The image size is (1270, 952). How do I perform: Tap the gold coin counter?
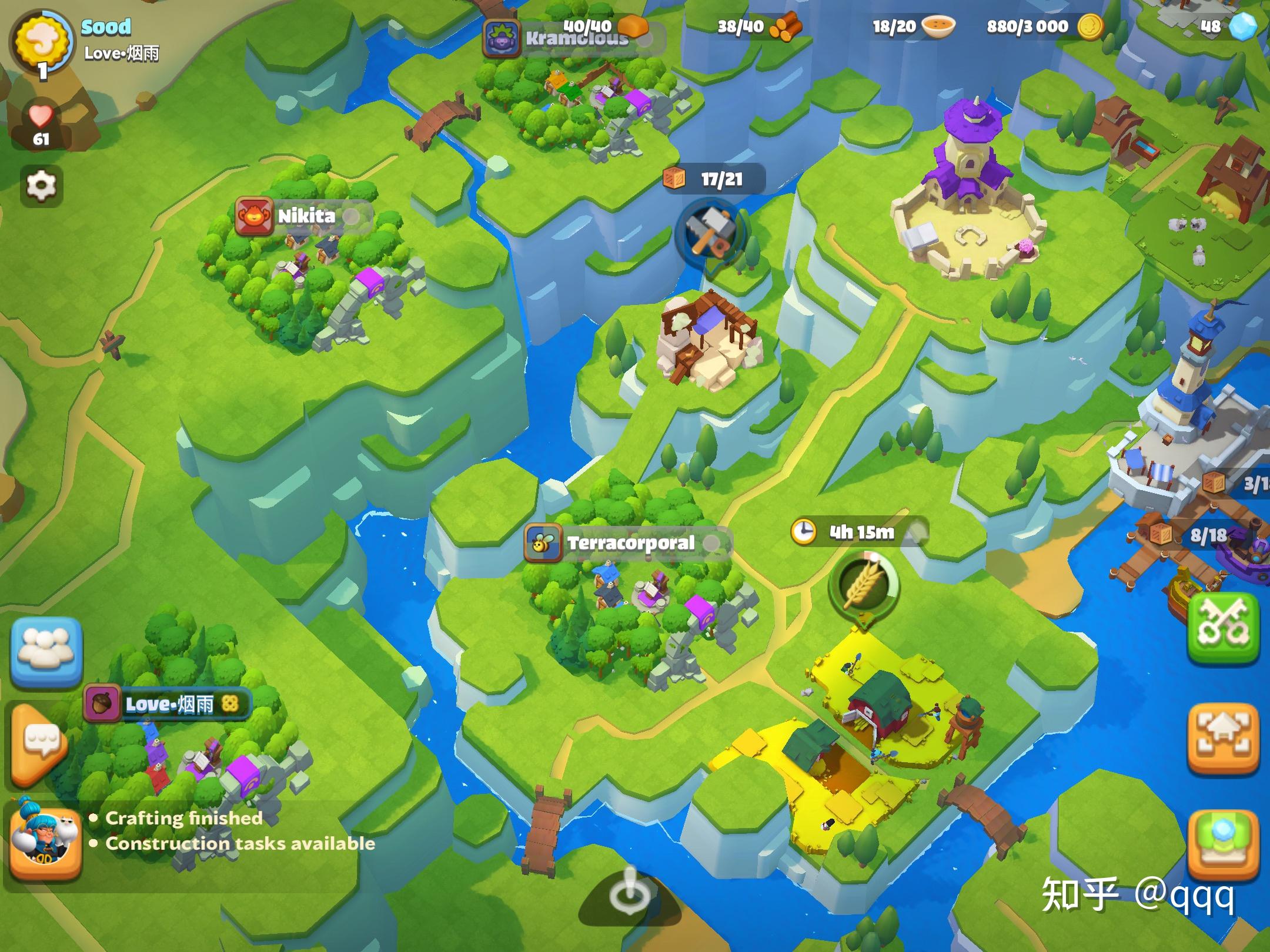click(x=1044, y=26)
